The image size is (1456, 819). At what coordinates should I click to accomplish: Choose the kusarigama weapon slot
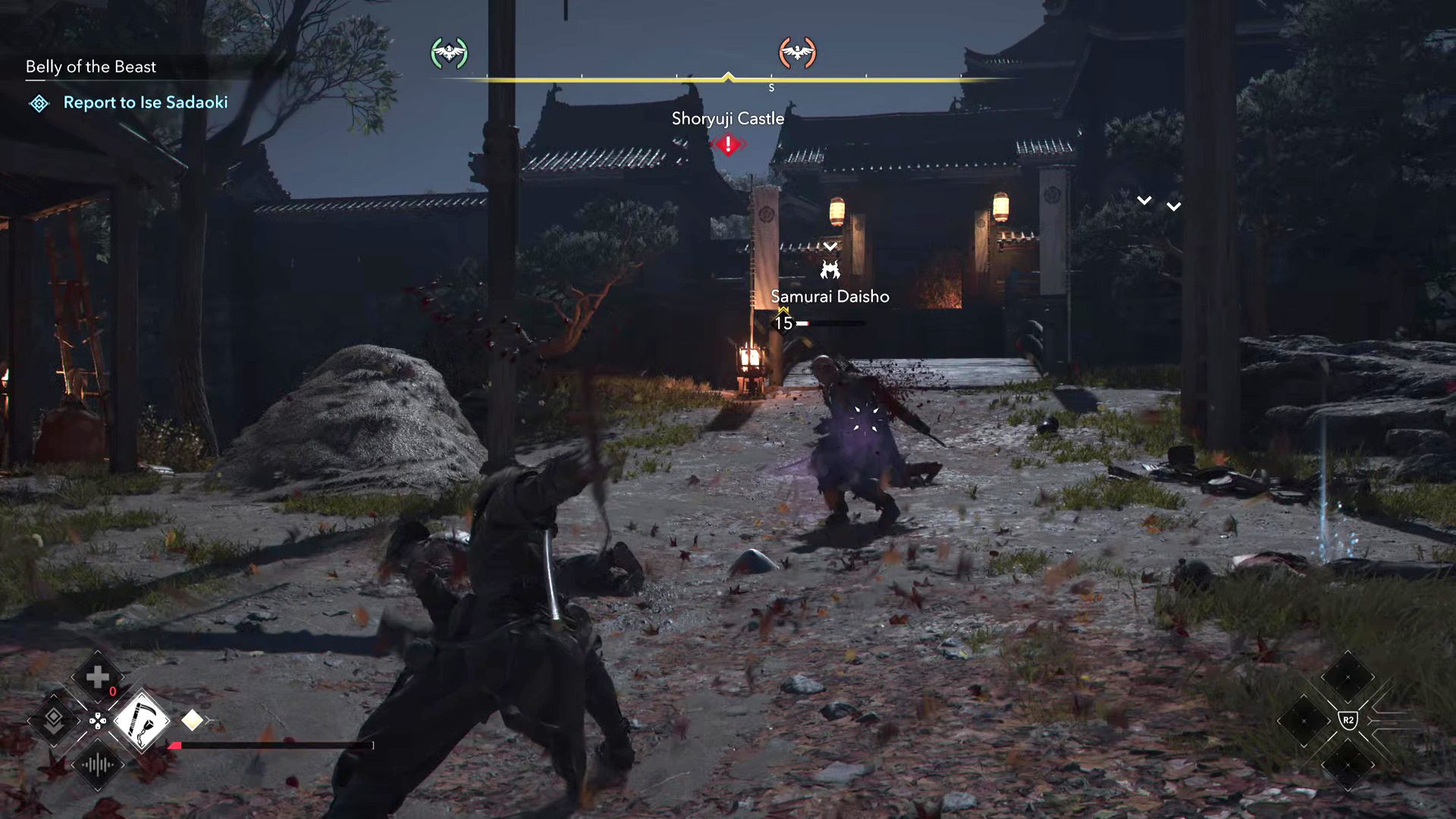(x=141, y=720)
